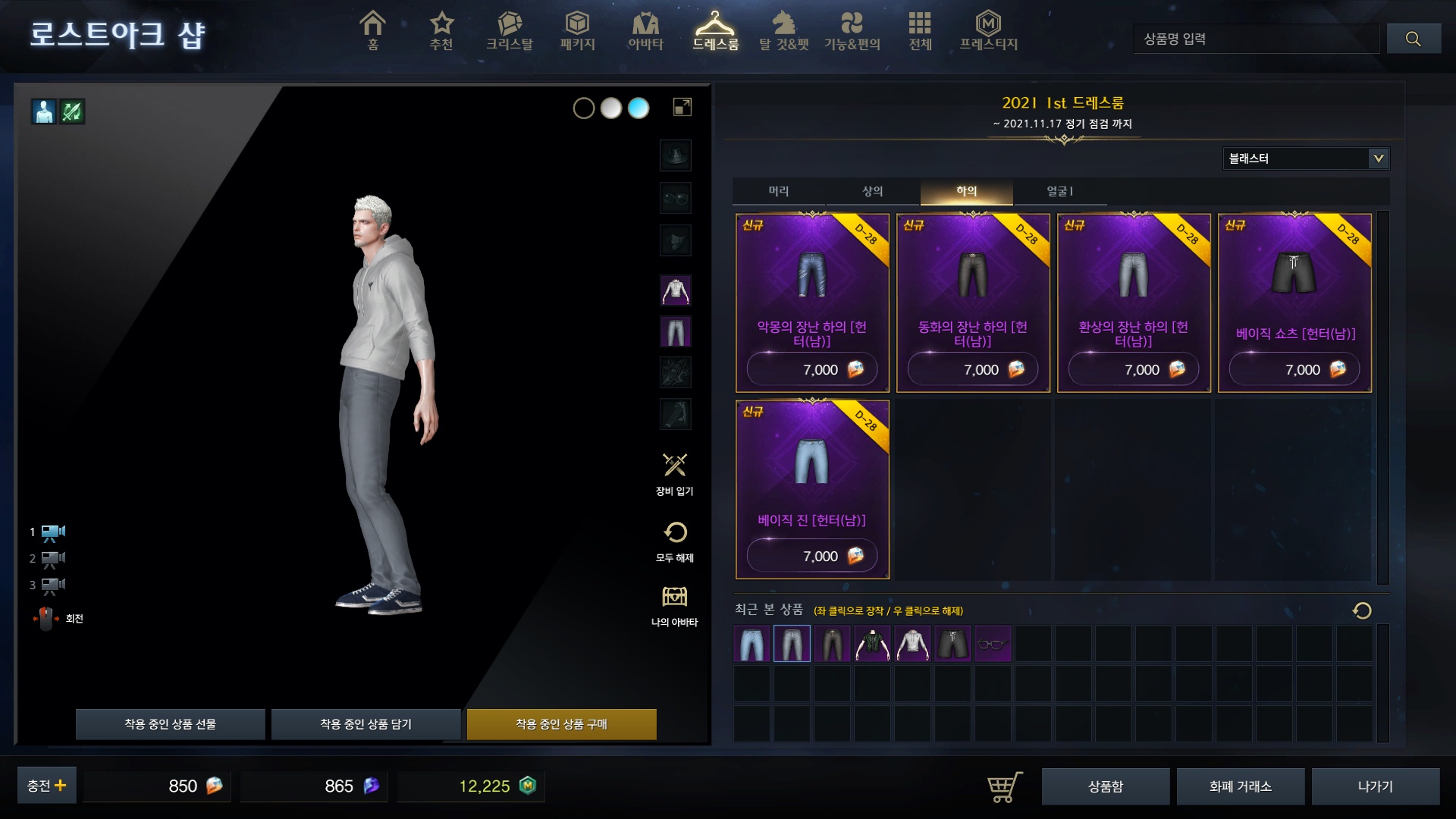Select the 베이직 쇼츠 item card
Viewport: 1456px width, 819px height.
[x=1294, y=303]
